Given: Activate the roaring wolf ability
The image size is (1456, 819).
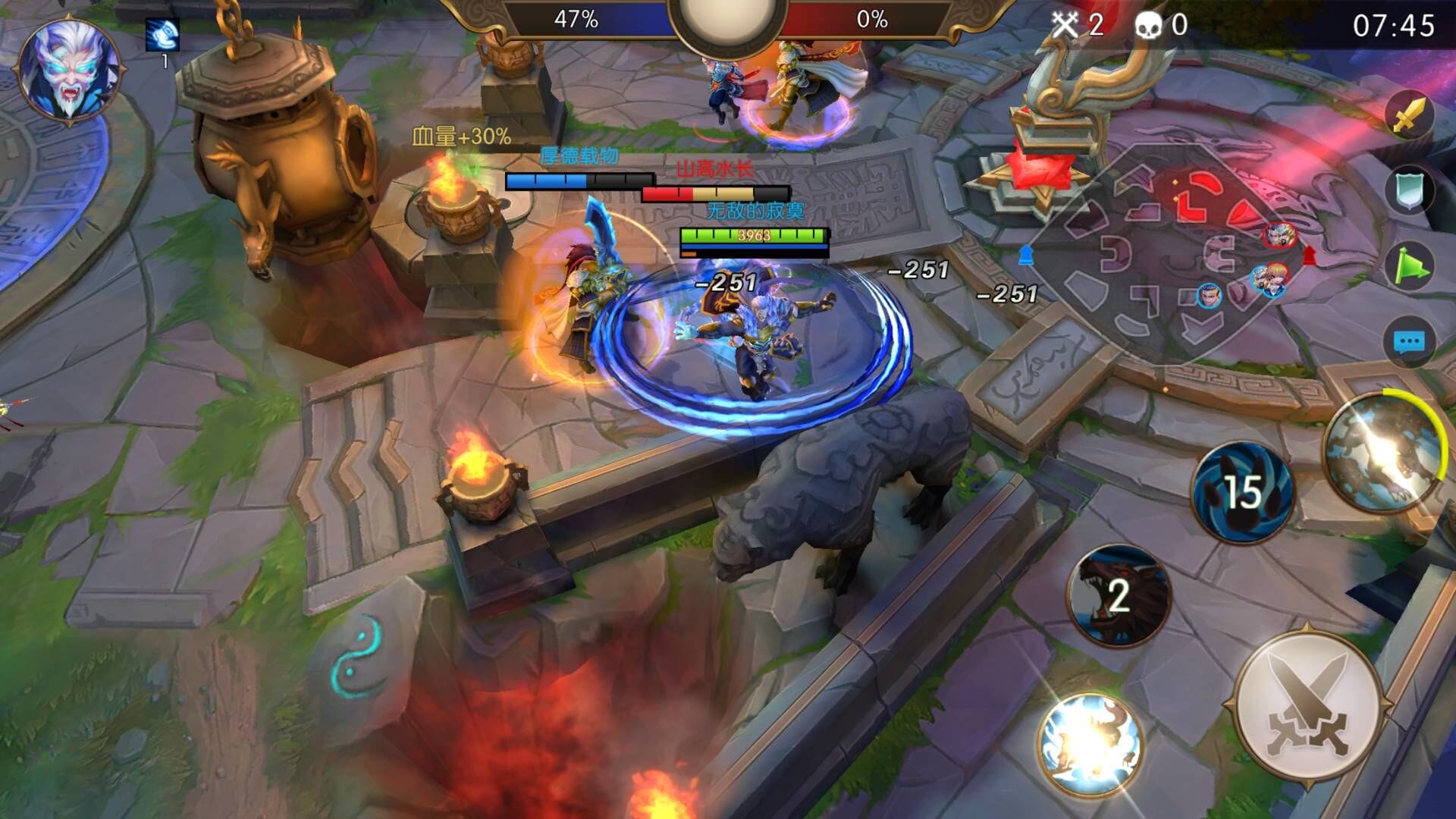Looking at the screenshot, I should (x=1119, y=595).
